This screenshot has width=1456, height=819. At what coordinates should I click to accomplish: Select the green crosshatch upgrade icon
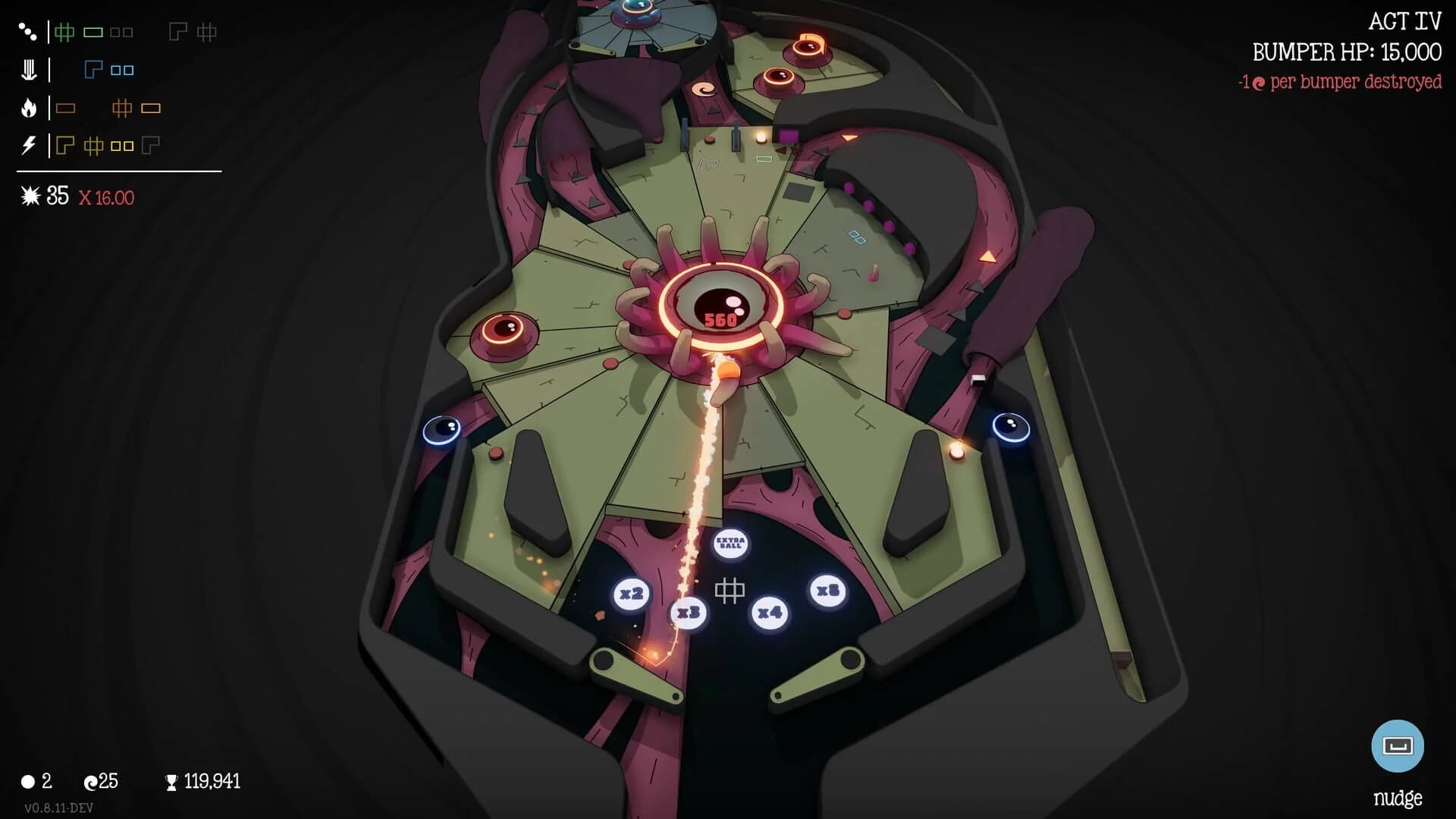(64, 31)
